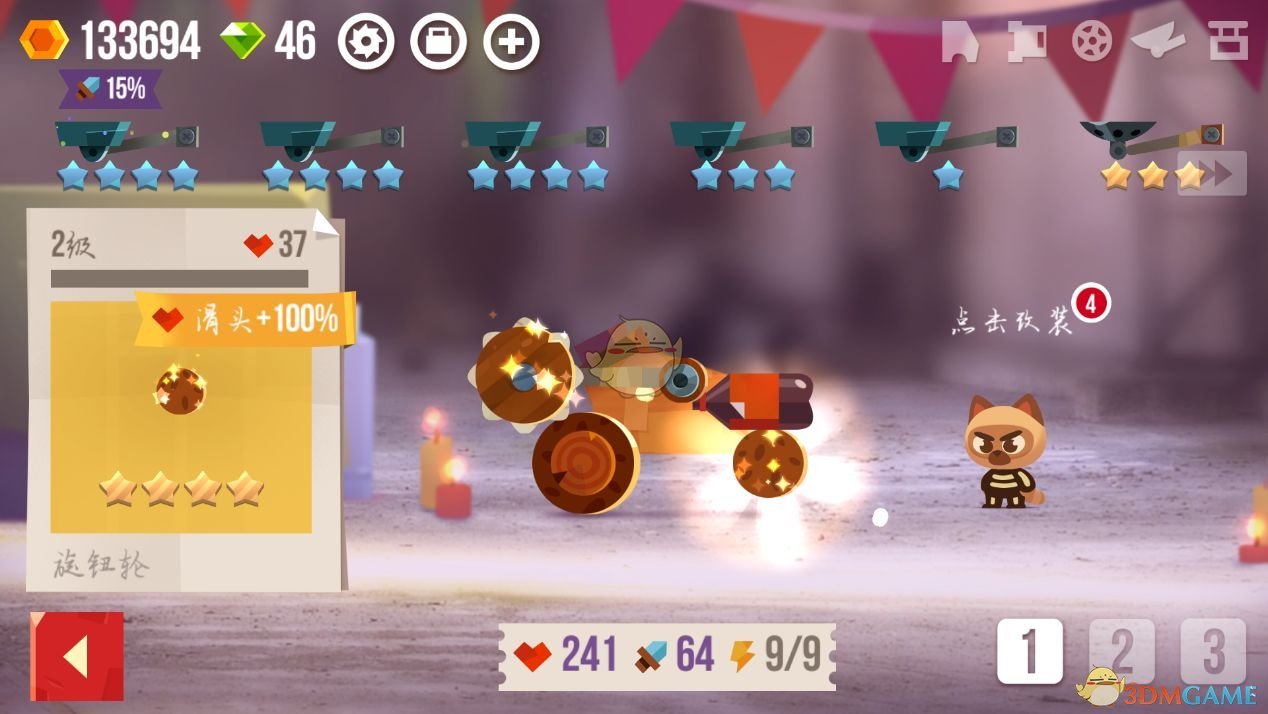Go back with the red arrow
Viewport: 1268px width, 714px height.
pyautogui.click(x=77, y=656)
